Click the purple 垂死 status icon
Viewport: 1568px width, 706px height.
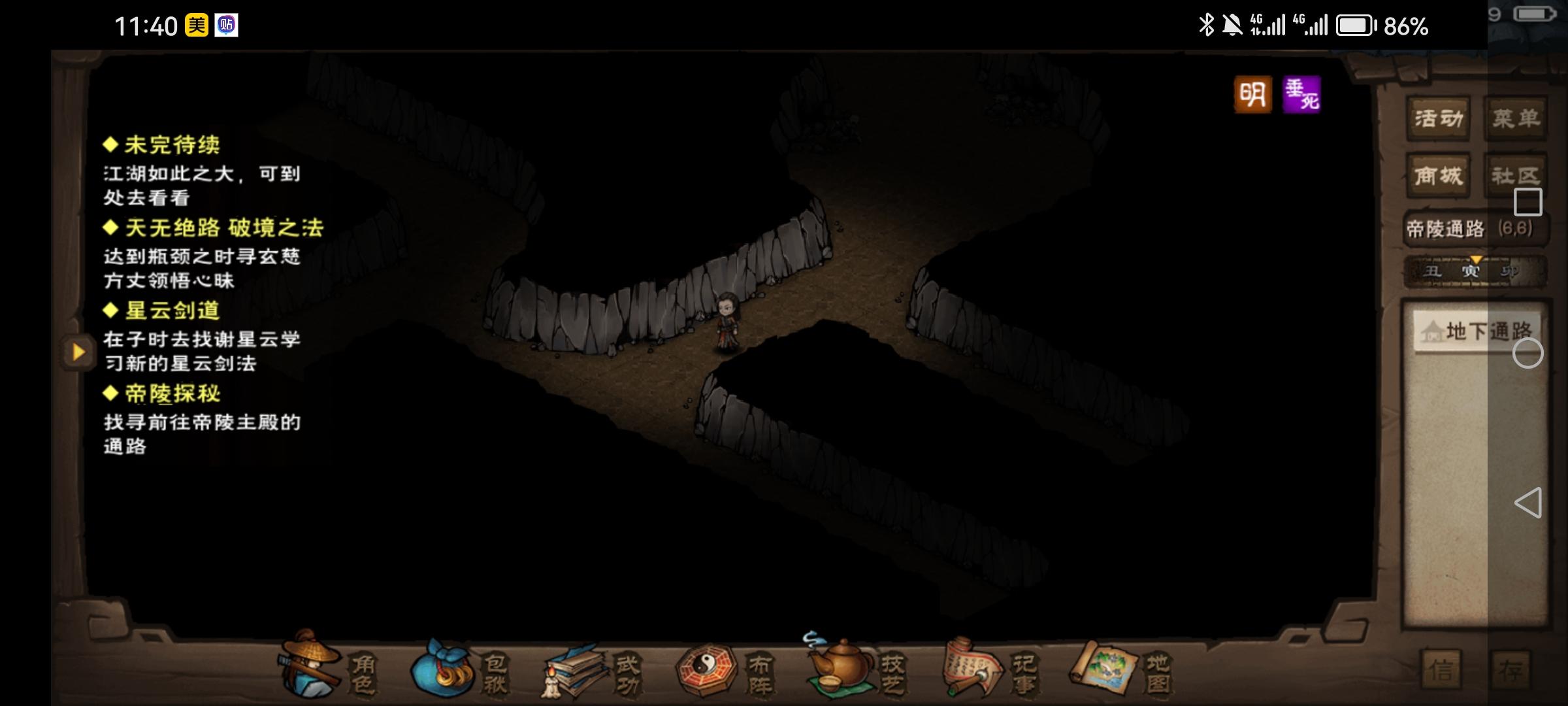click(1301, 95)
